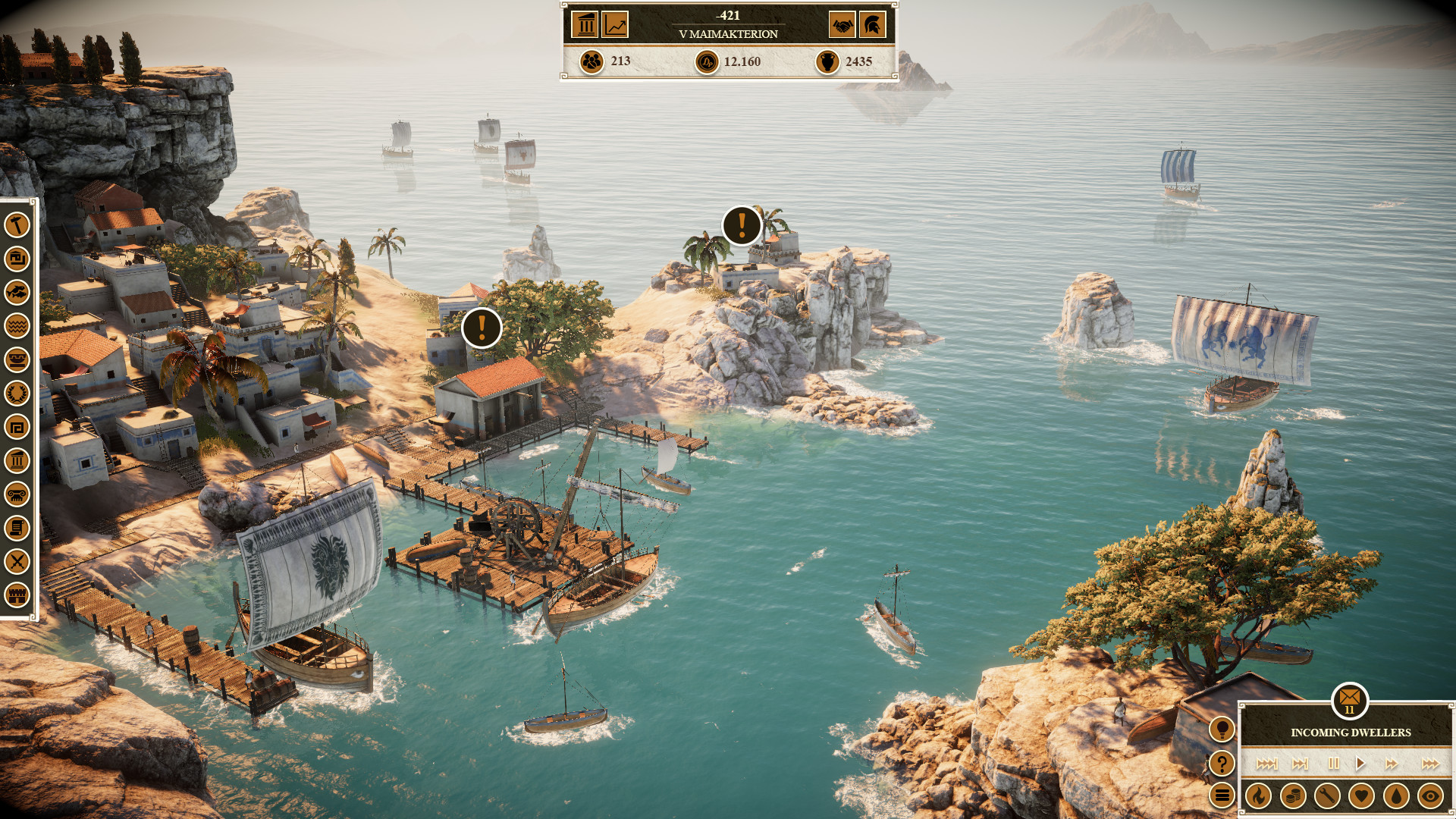Open the statistics graph panel
Viewport: 1456px width, 819px height.
coord(616,25)
